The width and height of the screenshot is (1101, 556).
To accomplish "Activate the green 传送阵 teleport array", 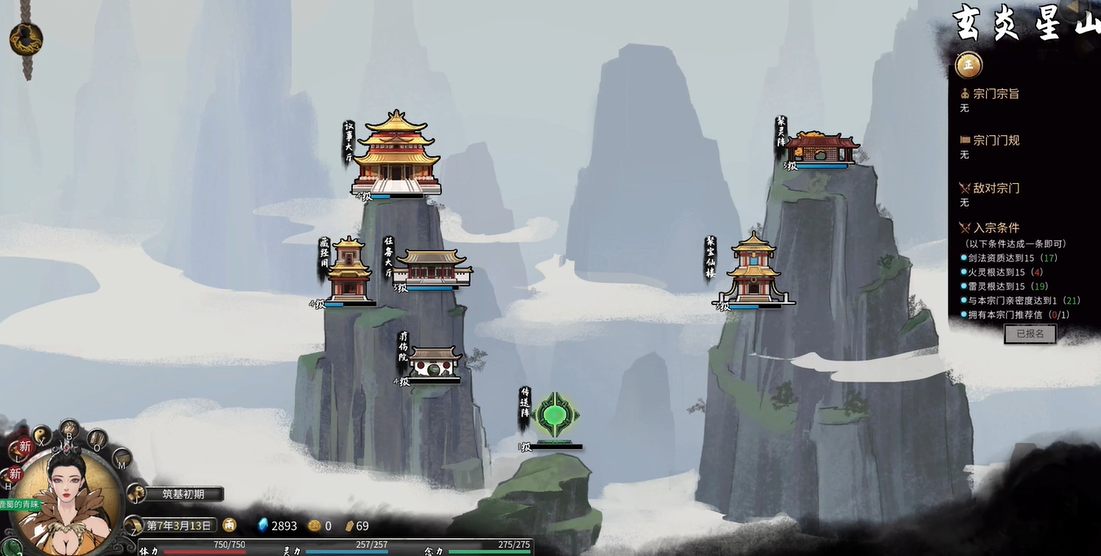I will 556,416.
